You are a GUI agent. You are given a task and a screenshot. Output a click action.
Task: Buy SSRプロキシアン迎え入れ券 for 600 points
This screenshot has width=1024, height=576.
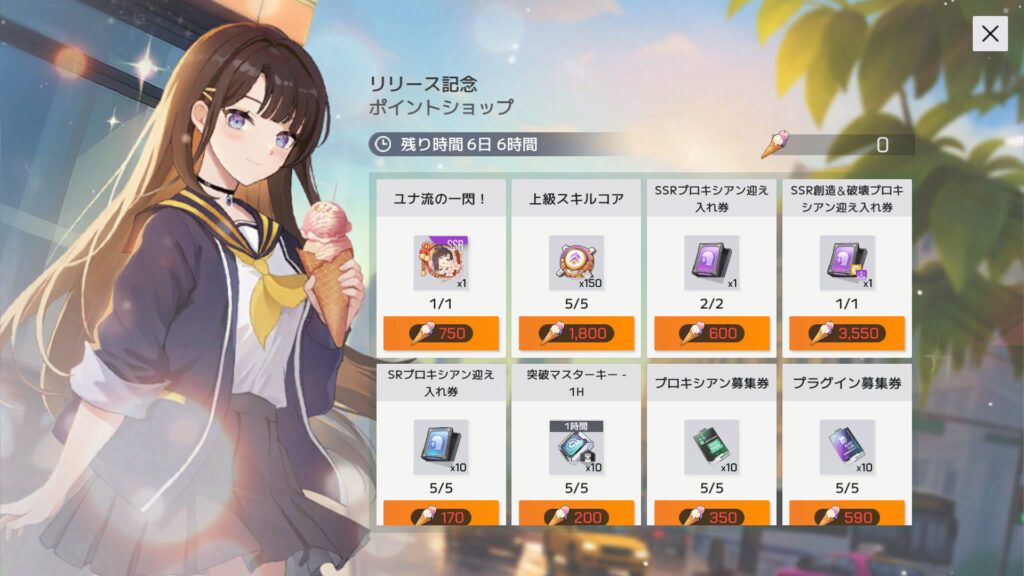point(711,333)
